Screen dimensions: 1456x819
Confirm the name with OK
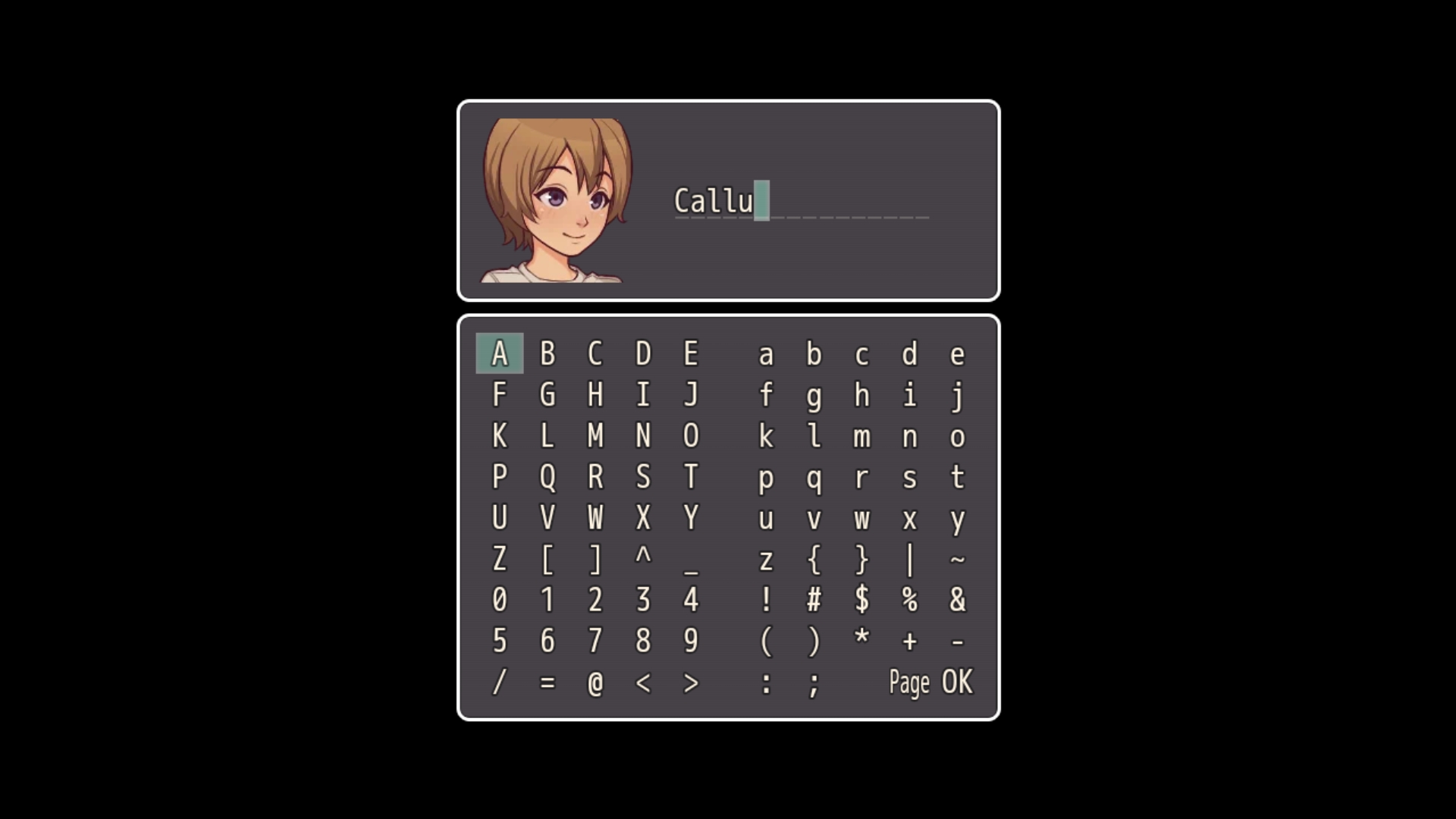pos(956,682)
